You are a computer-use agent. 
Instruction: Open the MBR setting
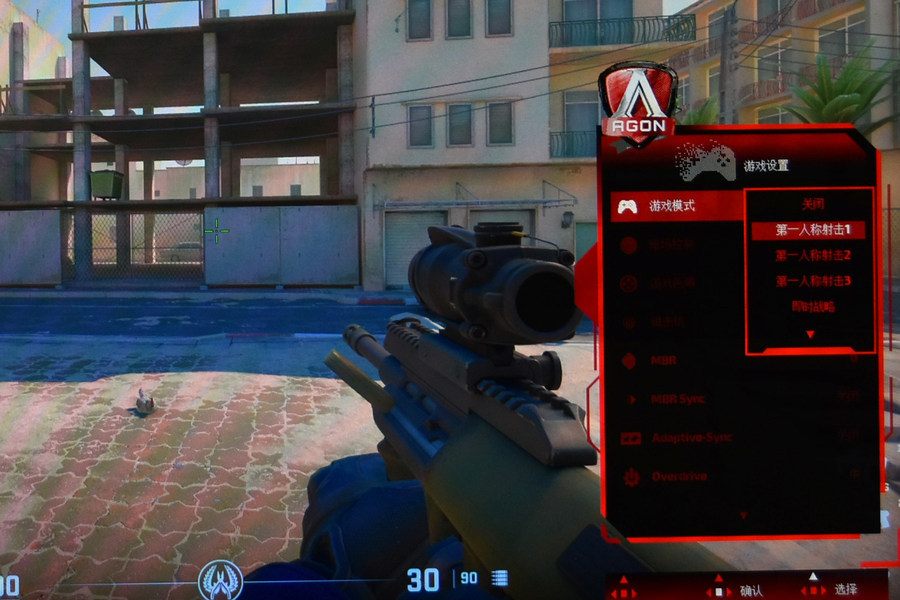coord(665,360)
